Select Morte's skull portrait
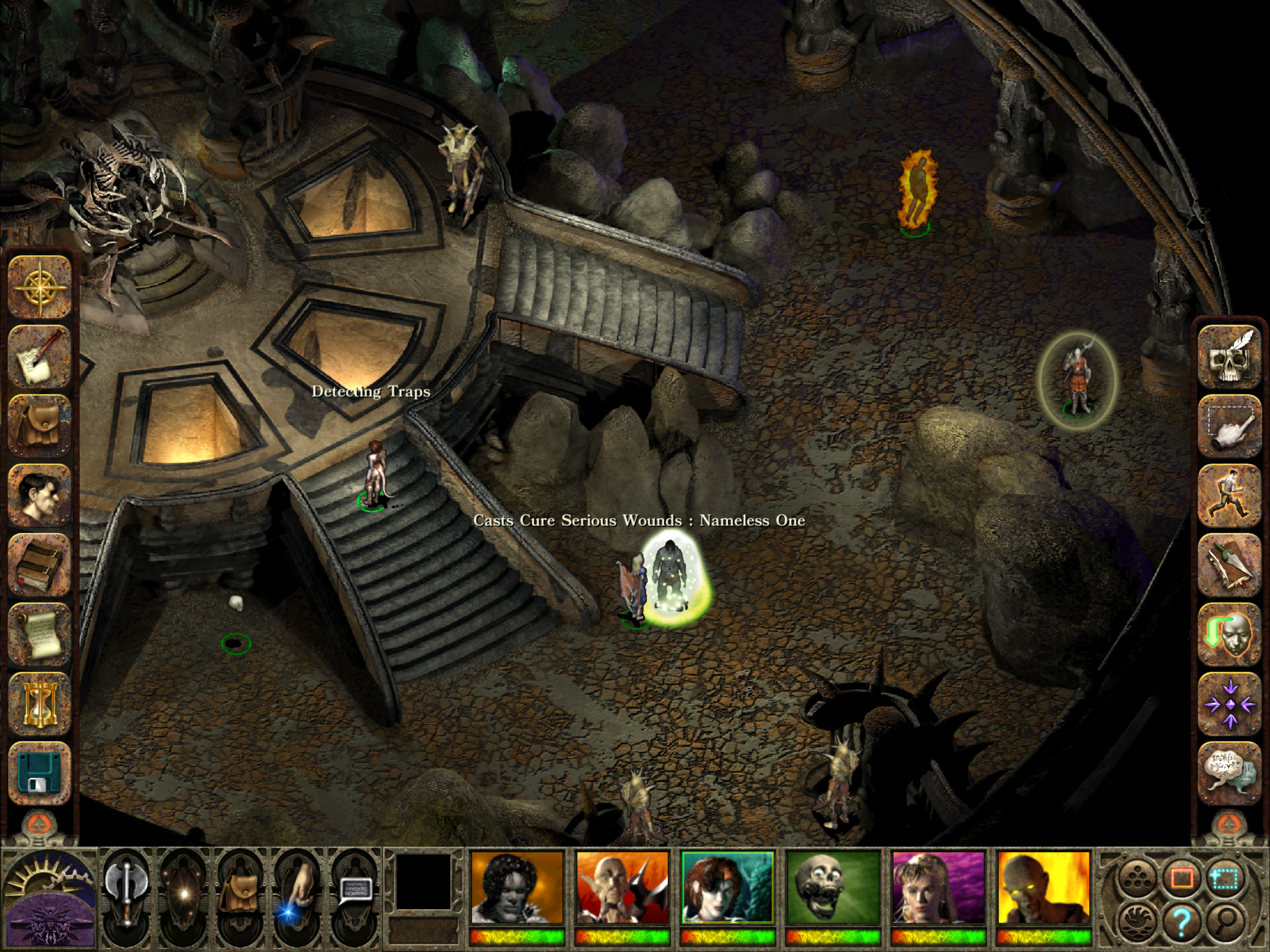The height and width of the screenshot is (952, 1270). click(833, 888)
